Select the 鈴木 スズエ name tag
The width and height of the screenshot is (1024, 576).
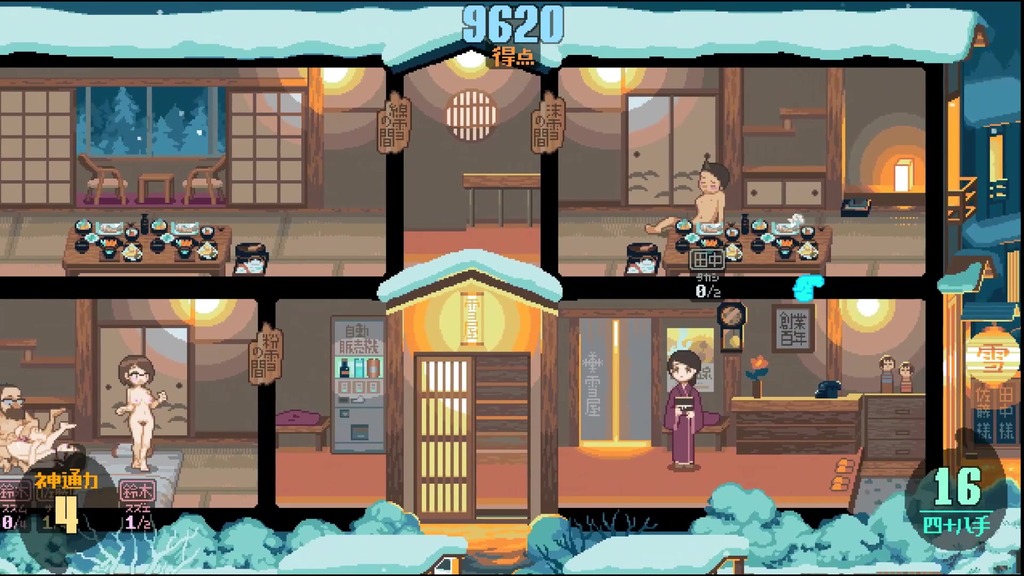click(137, 492)
